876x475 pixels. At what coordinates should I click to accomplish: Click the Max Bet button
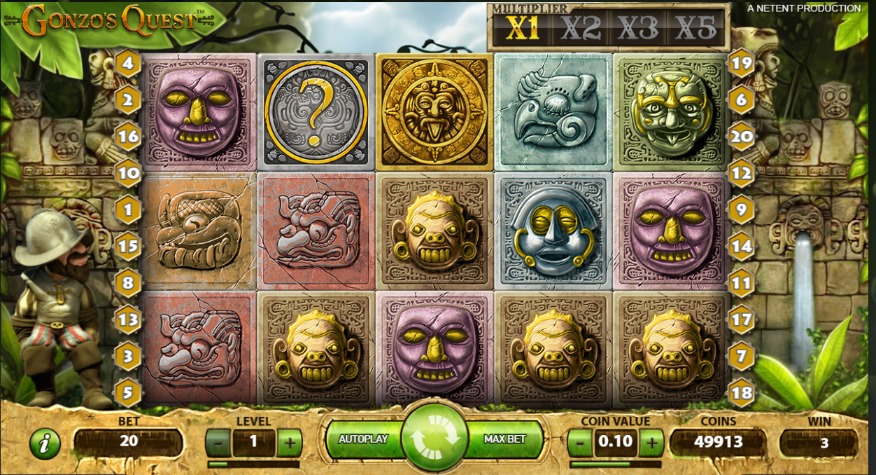[x=506, y=439]
